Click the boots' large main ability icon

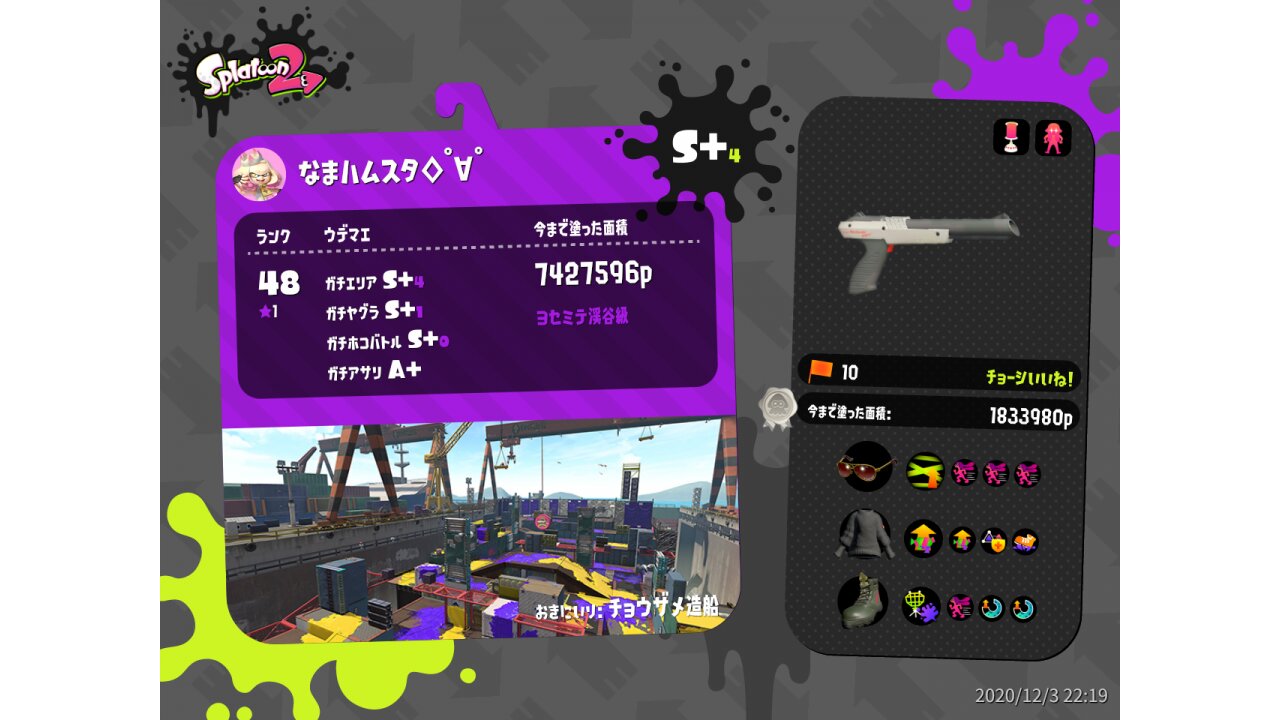pos(921,605)
